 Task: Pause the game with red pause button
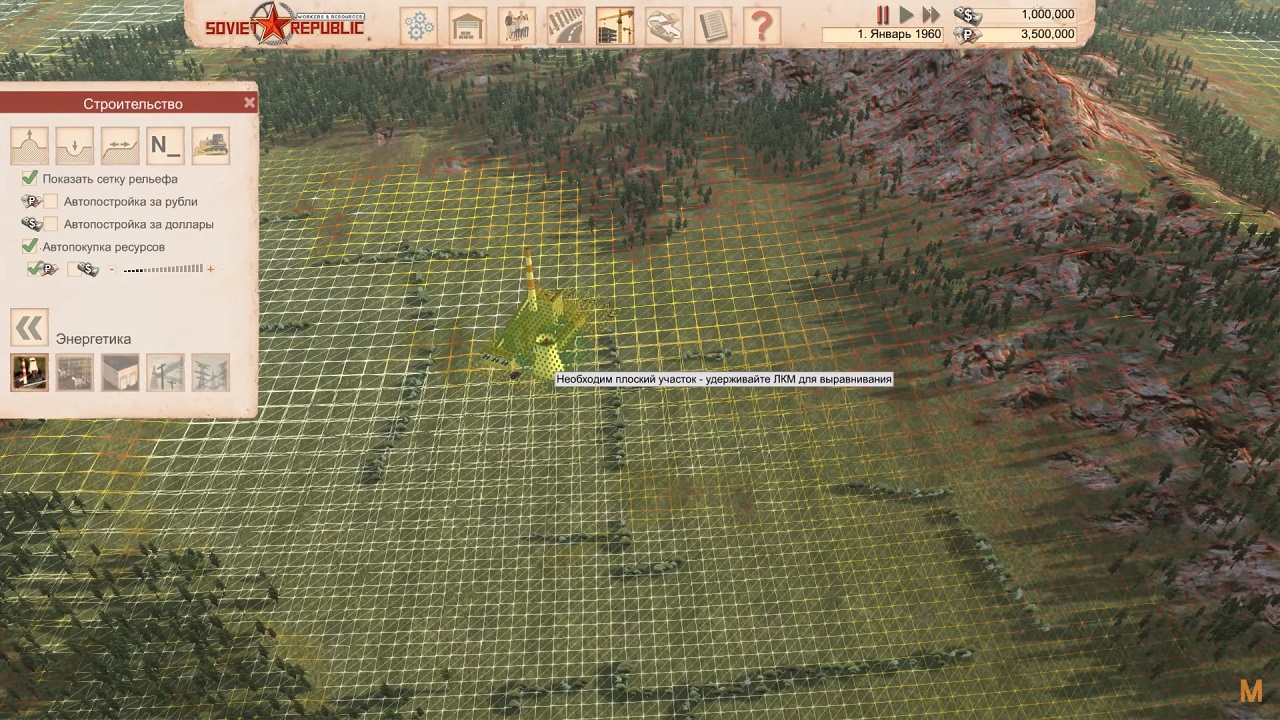point(883,15)
